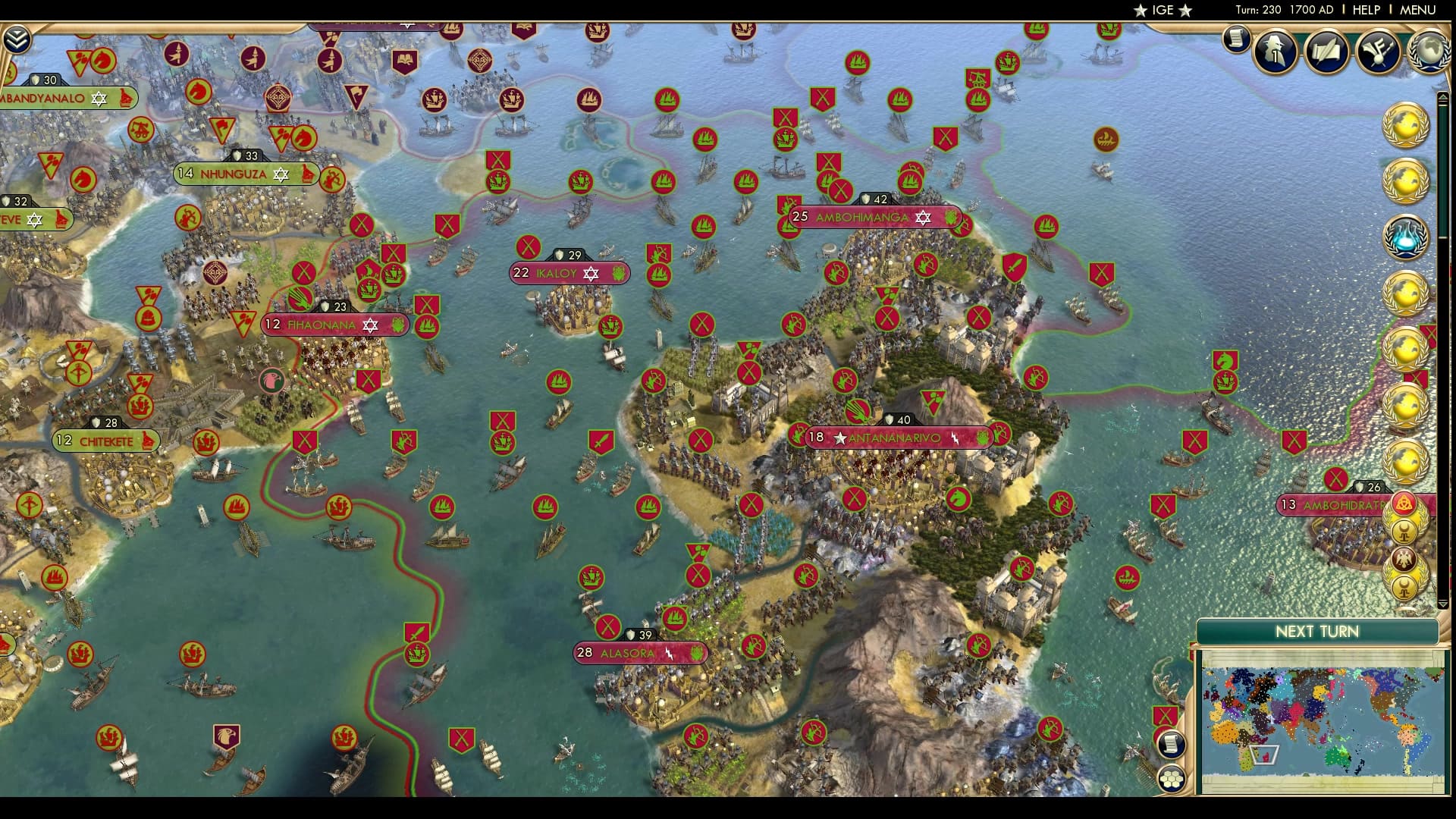Click the Great Person notification portrait icon

pyautogui.click(x=1275, y=50)
